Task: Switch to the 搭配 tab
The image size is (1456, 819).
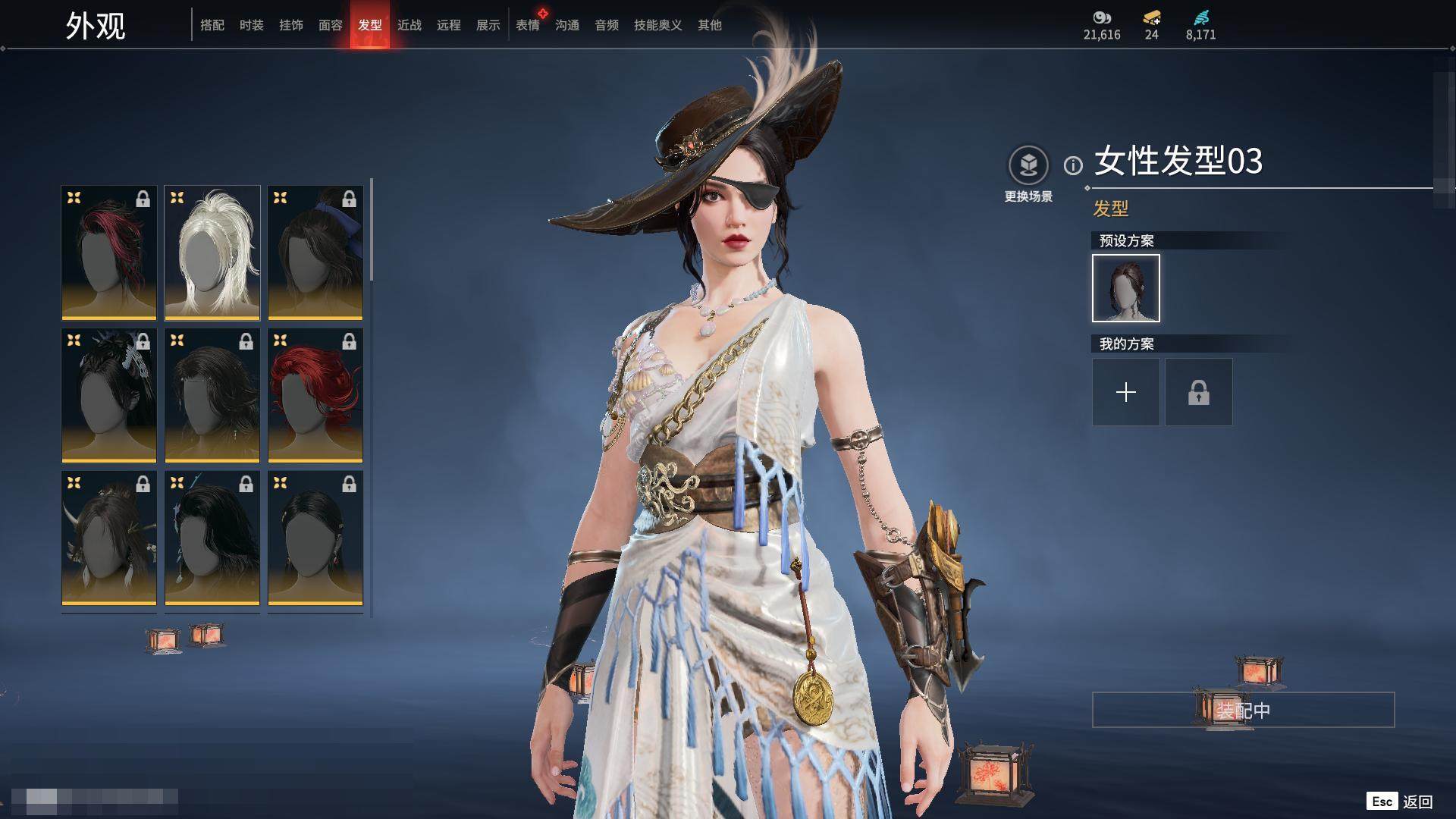Action: tap(212, 25)
